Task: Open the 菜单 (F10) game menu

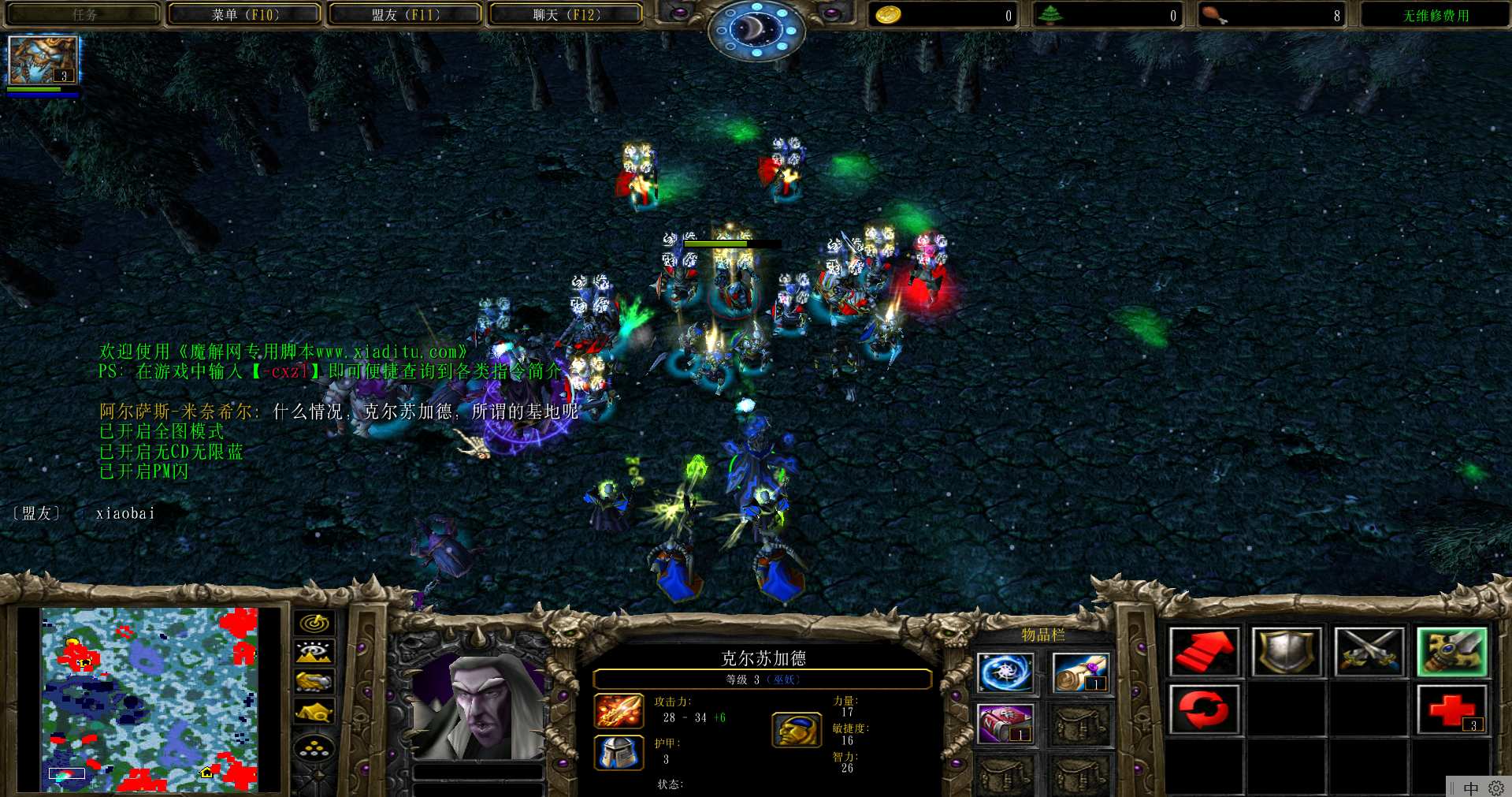Action: click(x=245, y=15)
